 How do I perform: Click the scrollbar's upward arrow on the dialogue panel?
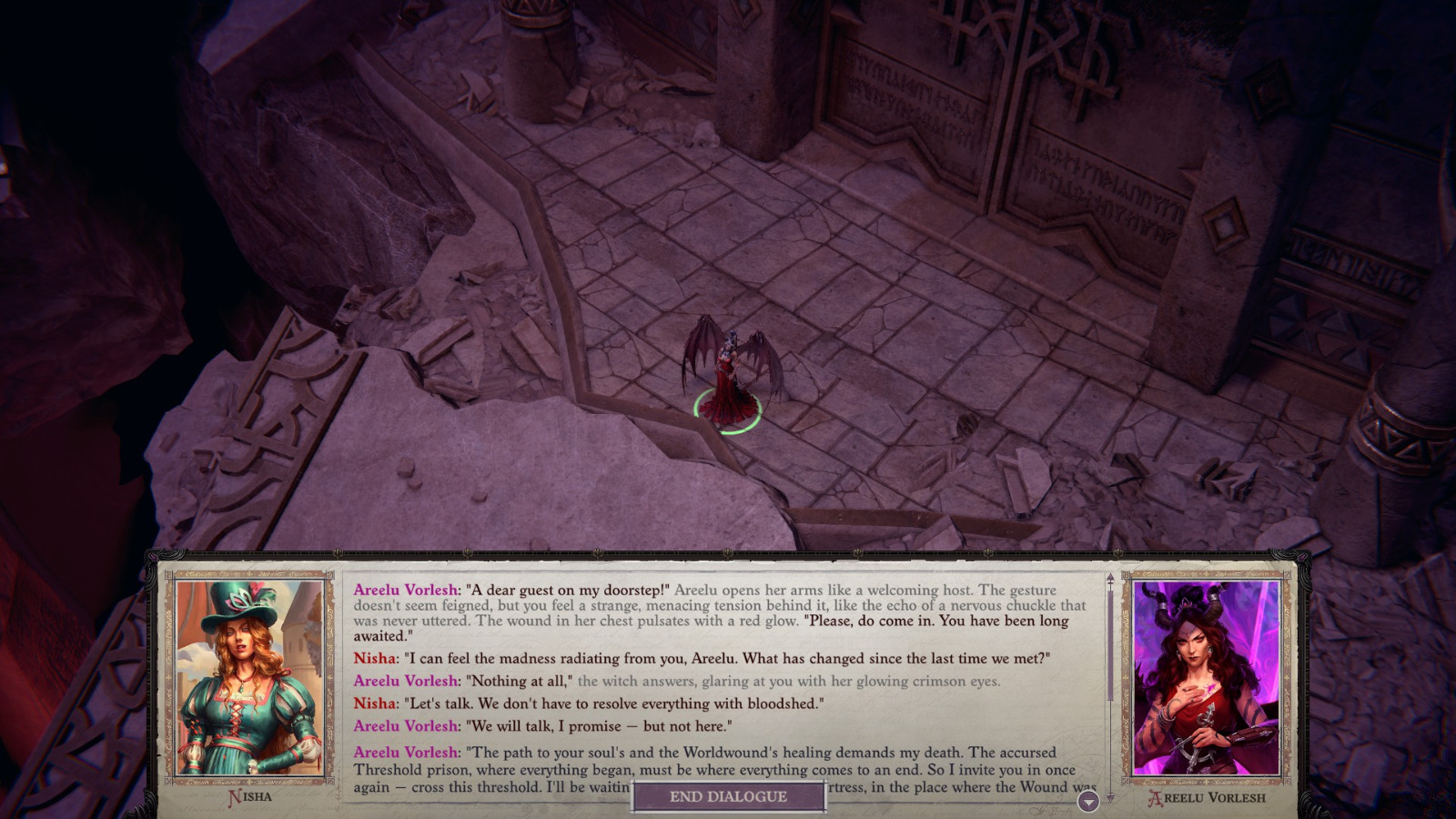point(1109,578)
